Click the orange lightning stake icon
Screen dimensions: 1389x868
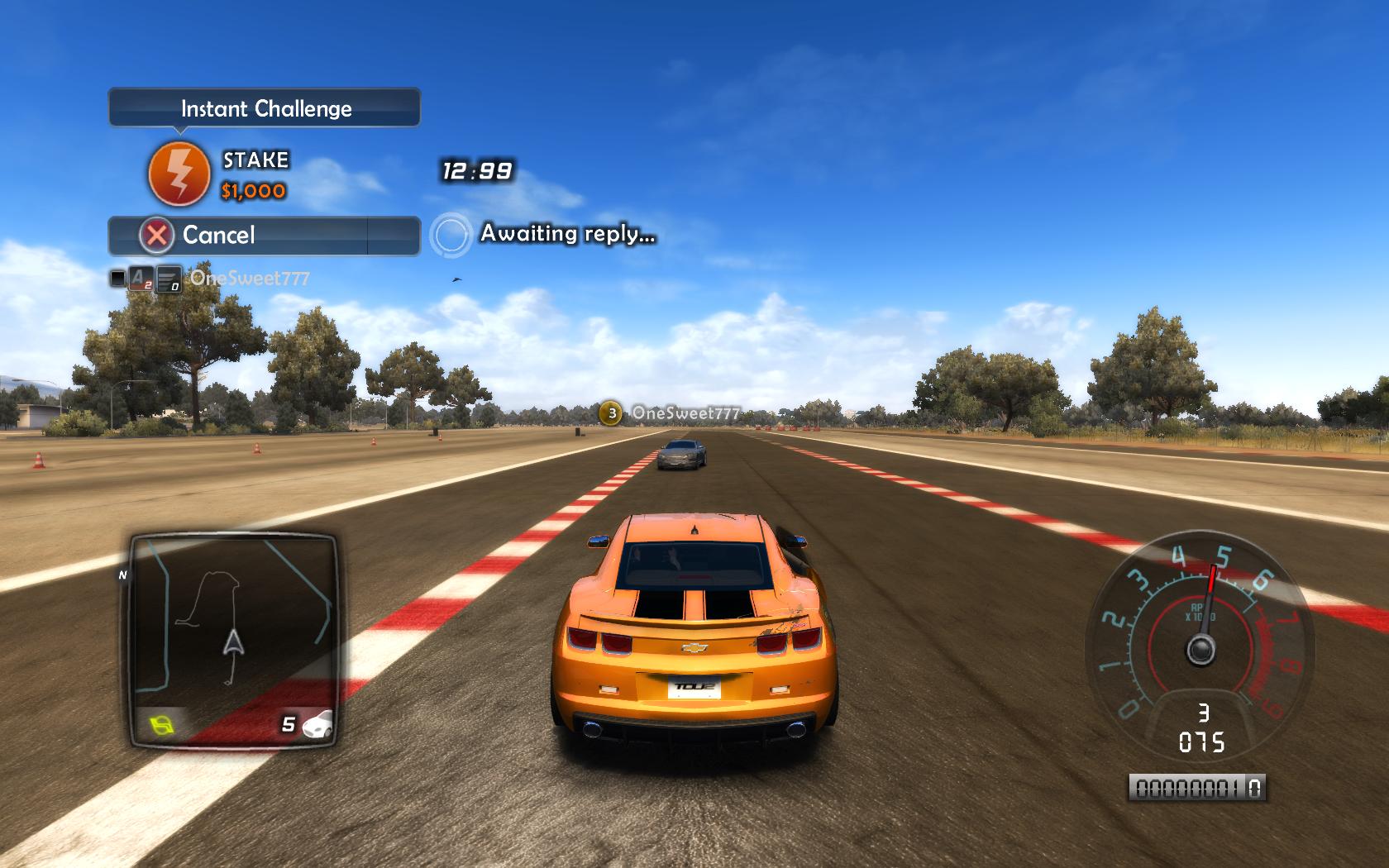tap(179, 174)
